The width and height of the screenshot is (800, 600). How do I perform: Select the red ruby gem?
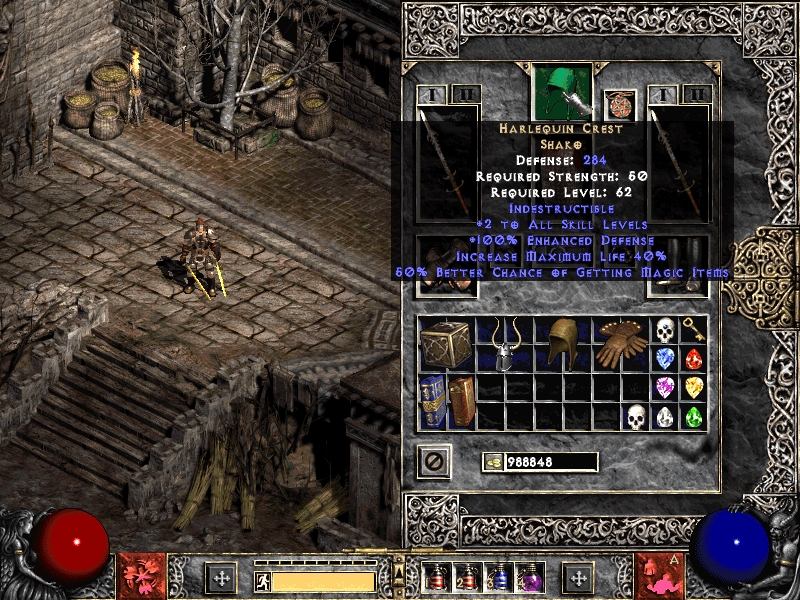[694, 358]
